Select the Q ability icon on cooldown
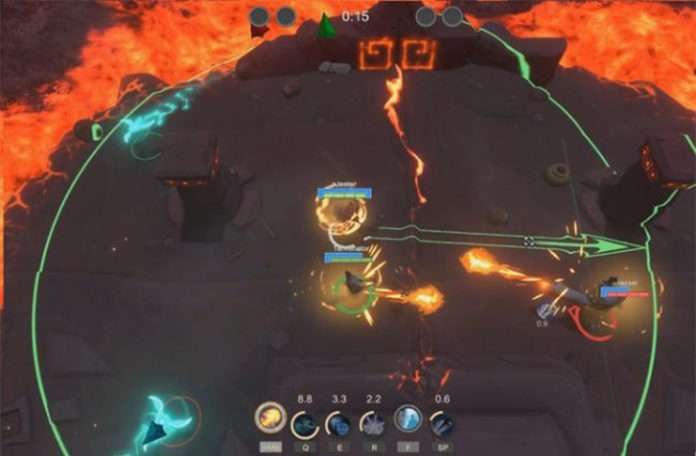This screenshot has height=456, width=696. pyautogui.click(x=304, y=423)
